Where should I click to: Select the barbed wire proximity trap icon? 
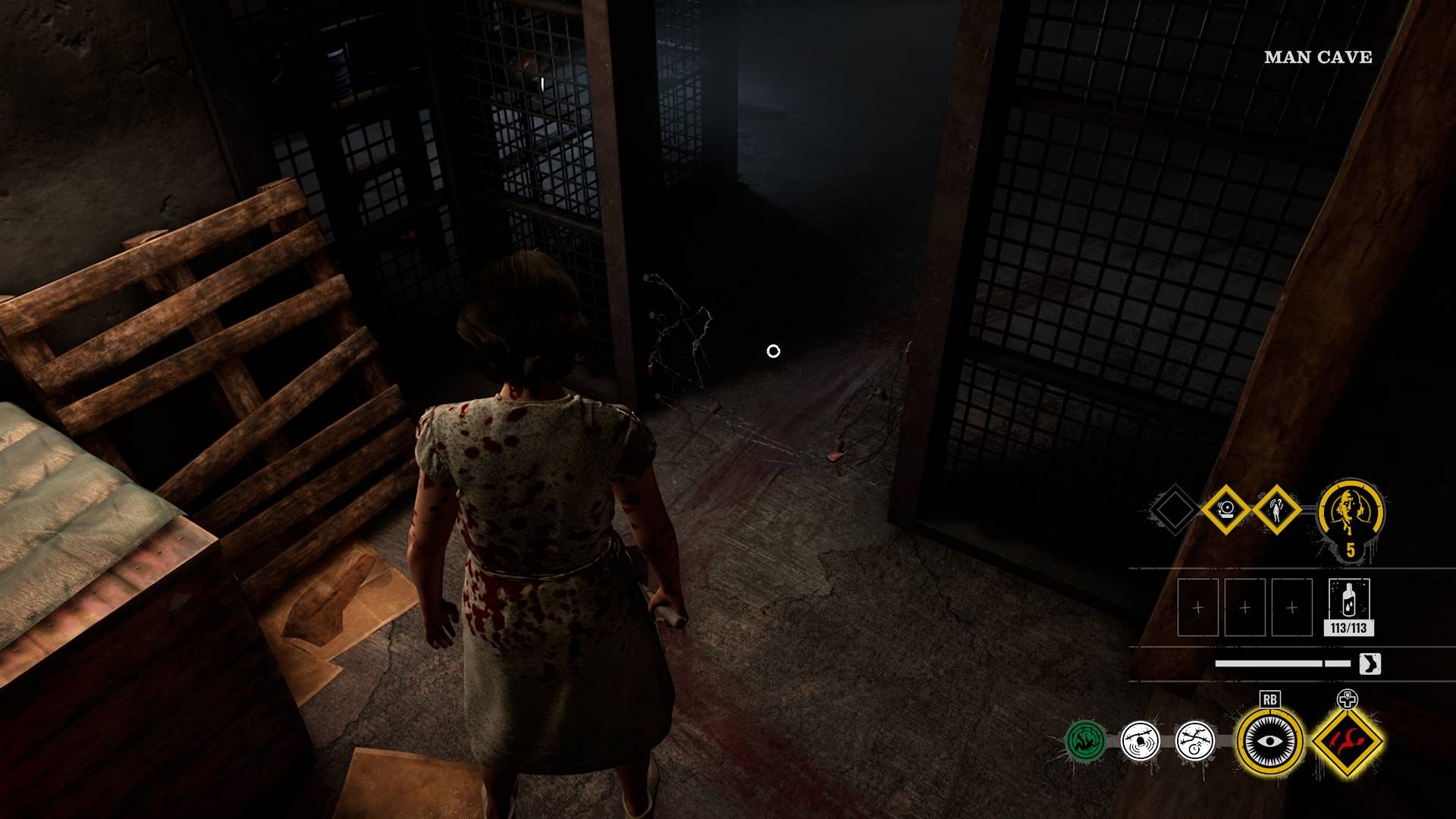1138,742
